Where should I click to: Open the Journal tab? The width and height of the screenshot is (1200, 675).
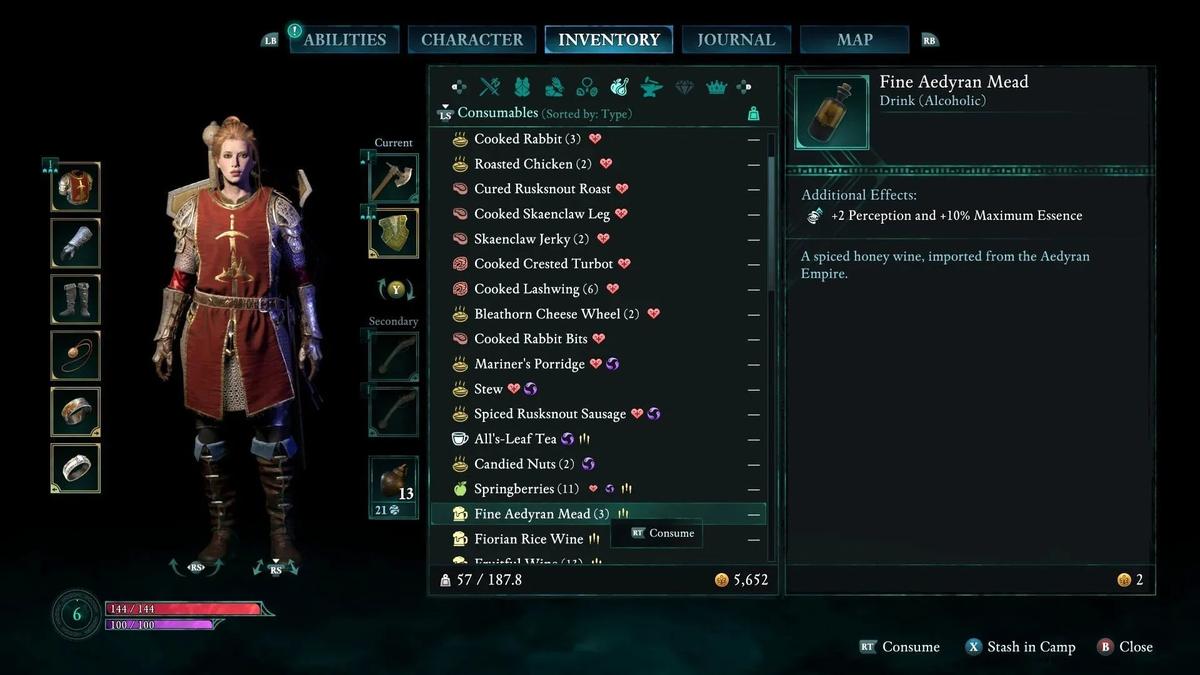736,40
